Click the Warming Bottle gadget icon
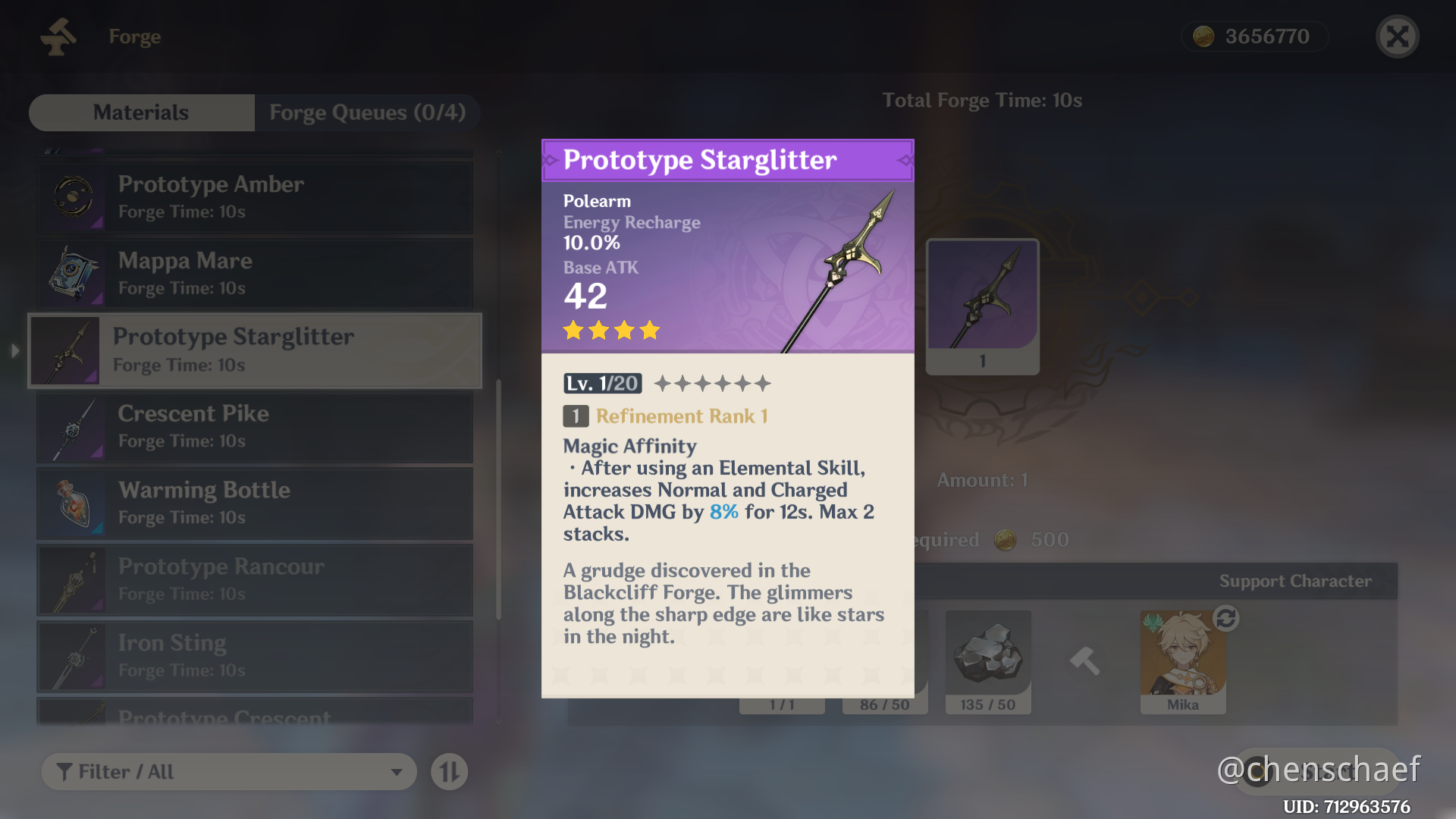The width and height of the screenshot is (1456, 819). click(72, 504)
